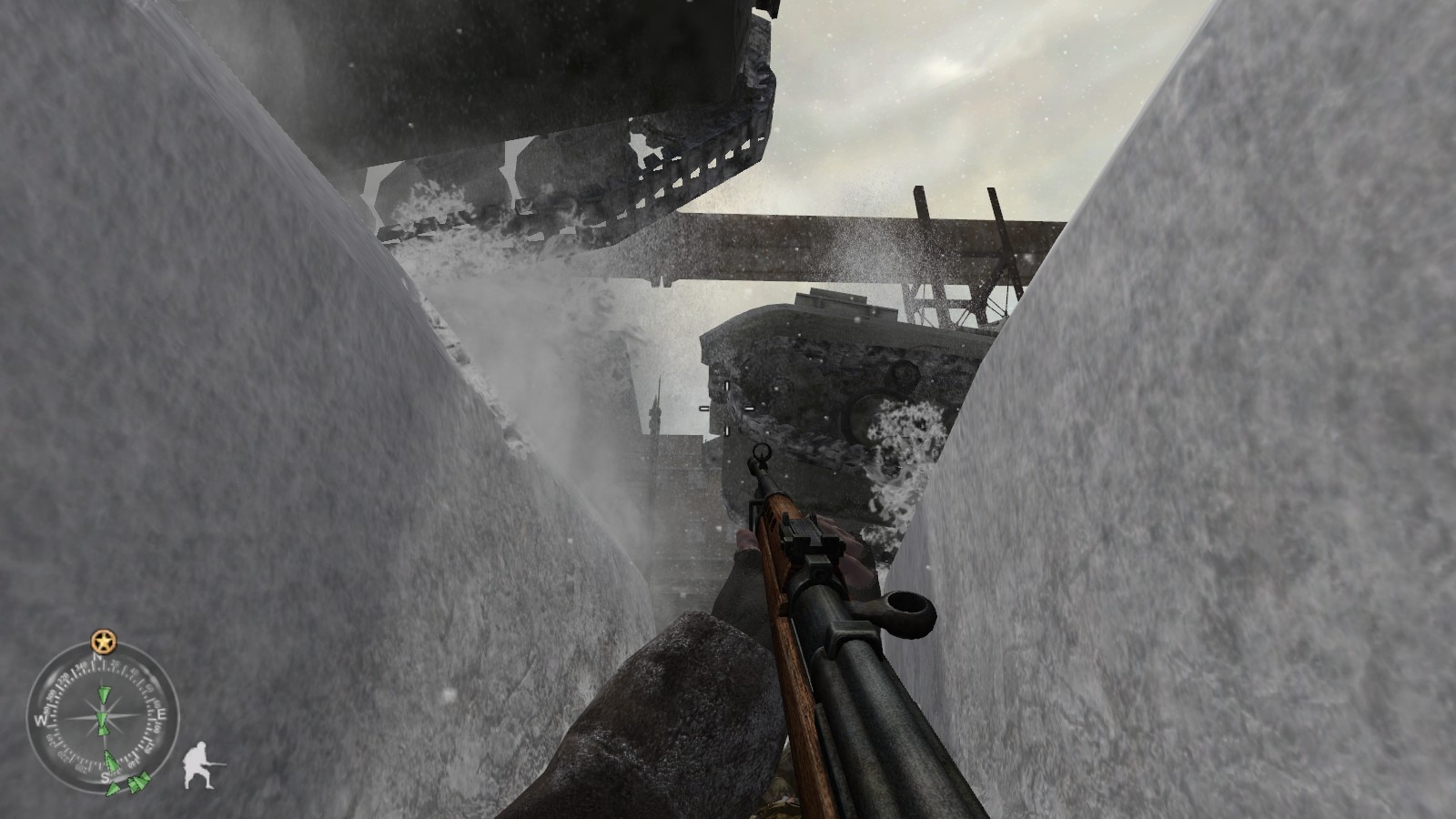Click the 'E' east marker on the compass

point(162,715)
